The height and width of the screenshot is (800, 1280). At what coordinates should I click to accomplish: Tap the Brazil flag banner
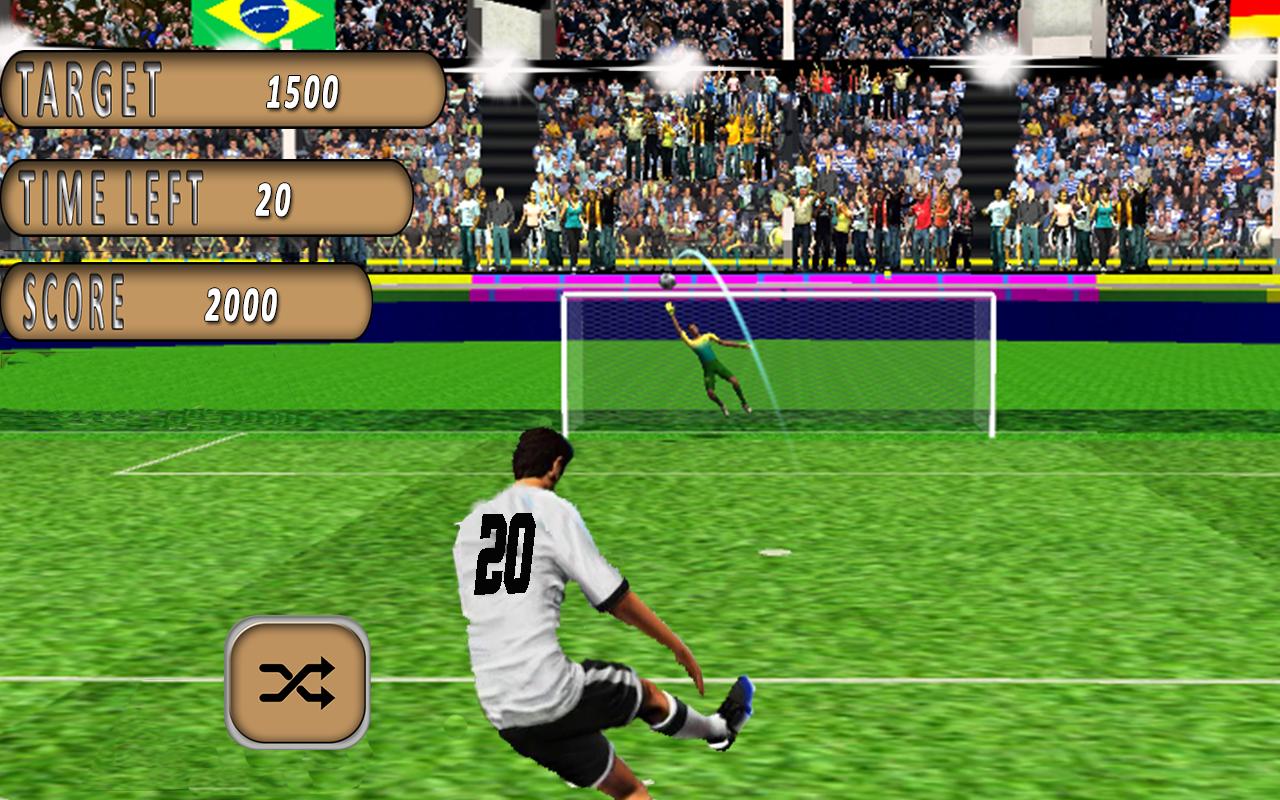click(263, 20)
